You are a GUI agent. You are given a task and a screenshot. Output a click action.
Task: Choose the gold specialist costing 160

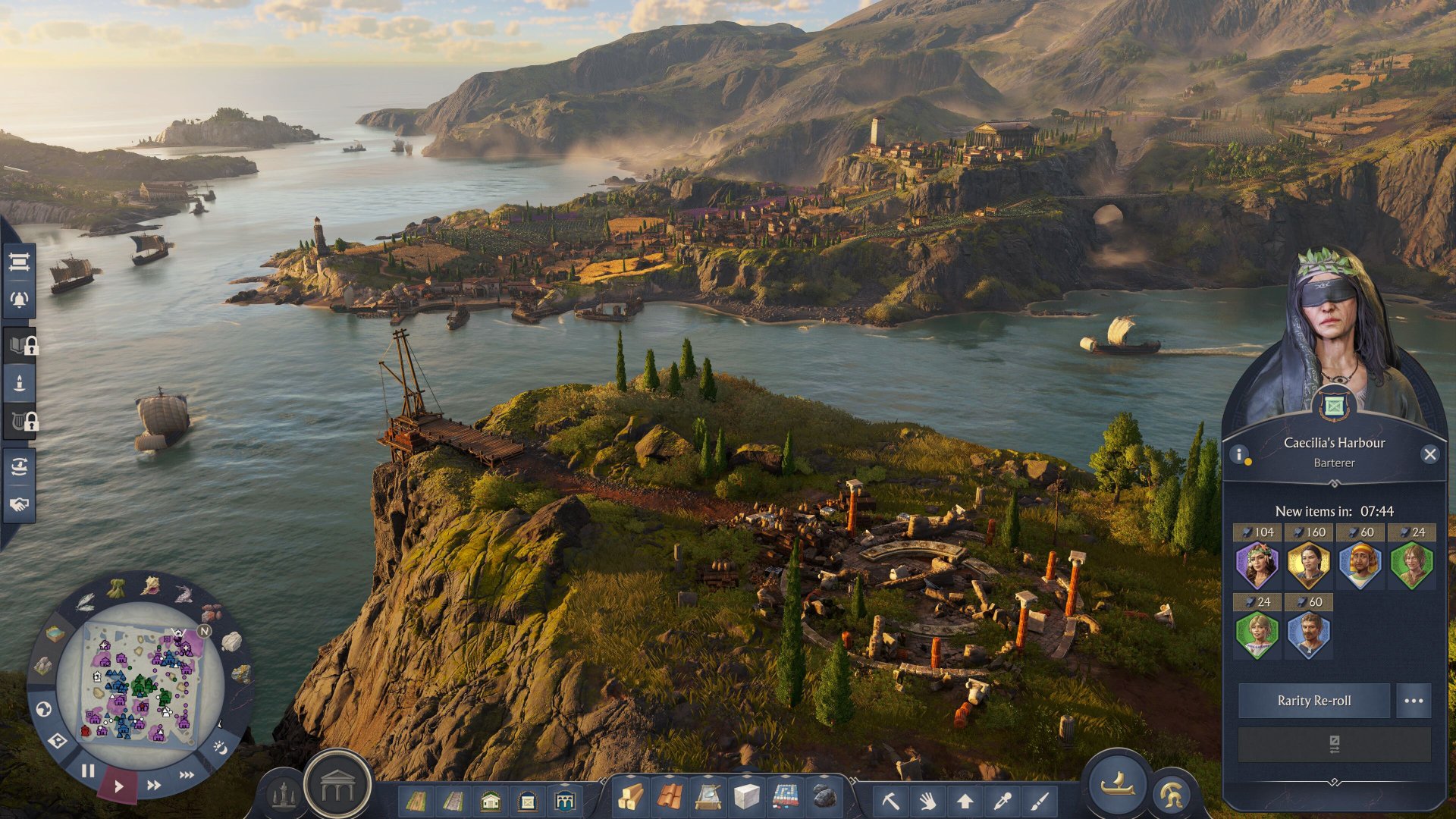coord(1308,566)
